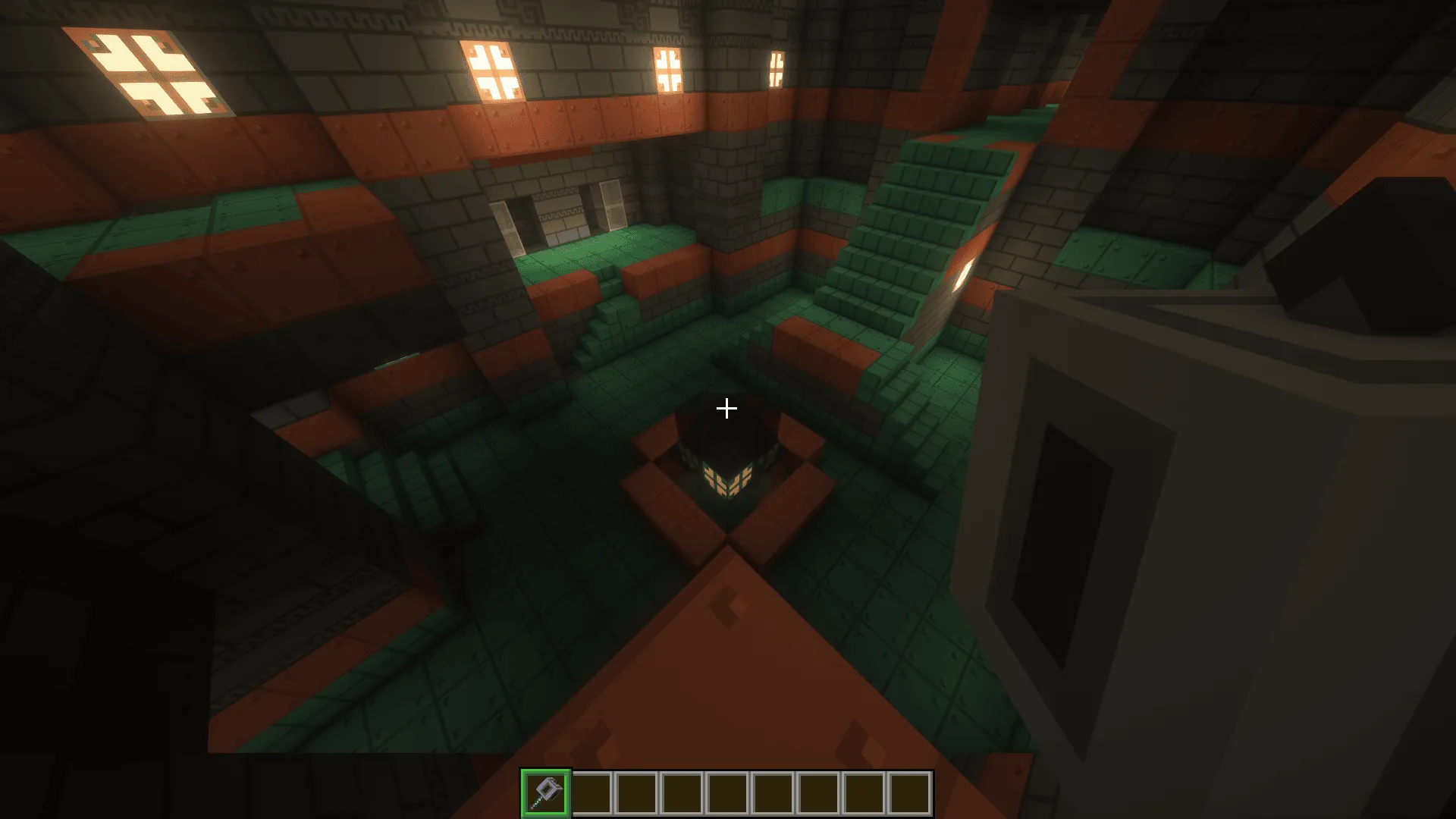Select the second hotbar slot
The height and width of the screenshot is (819, 1456).
point(591,791)
